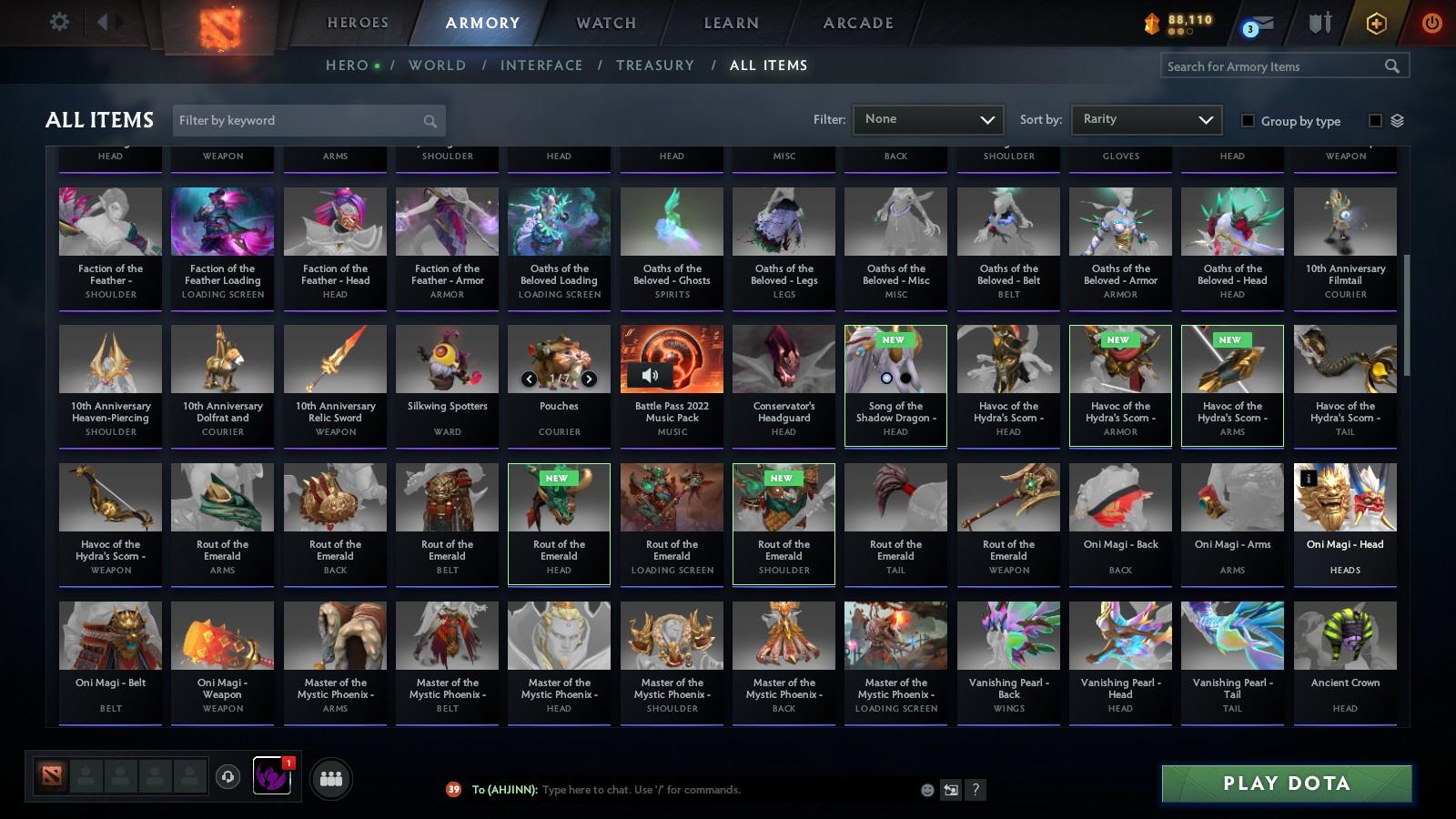Click the headset voice chat icon

(227, 778)
